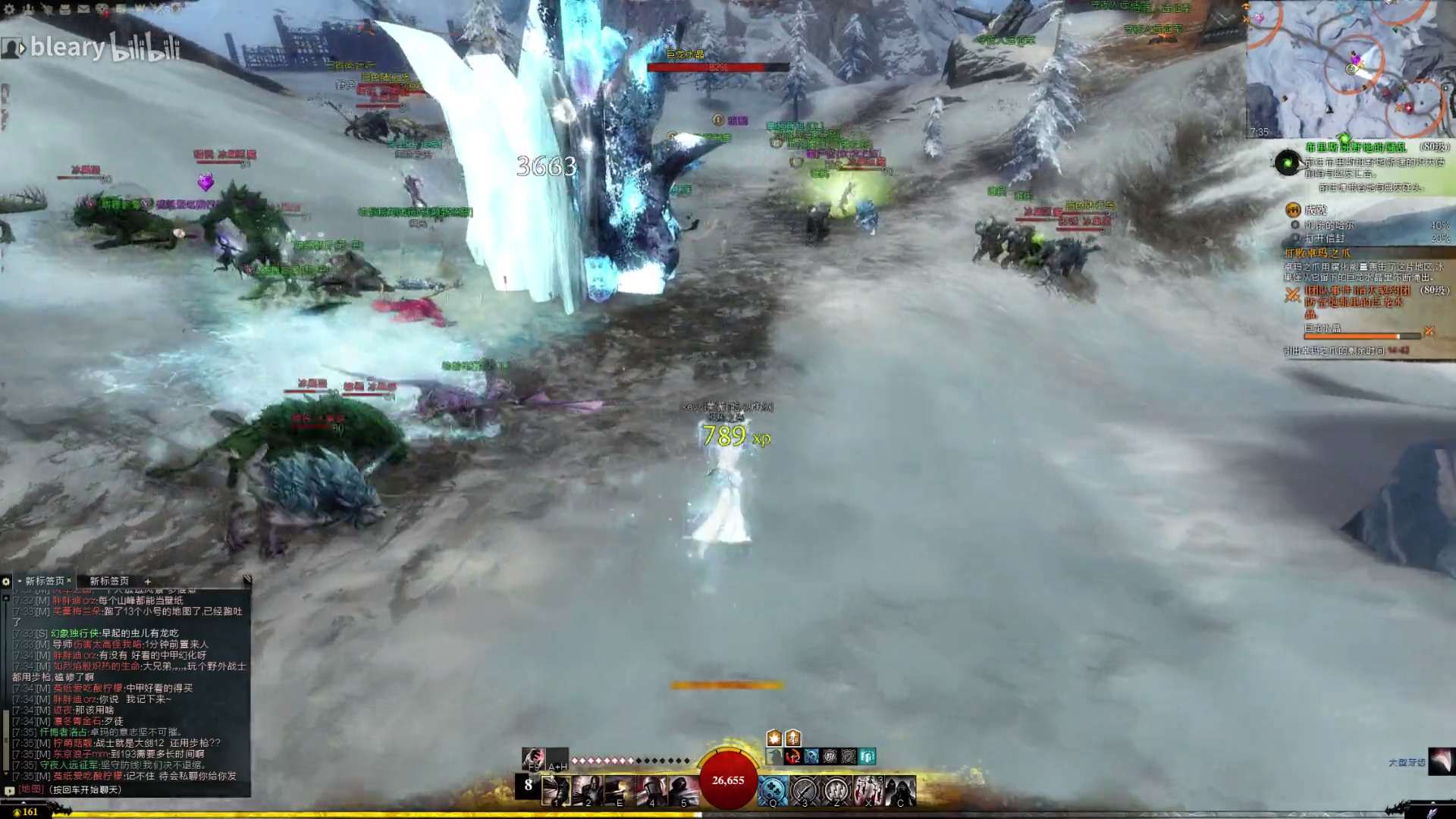Open the mail envelope icon
The height and width of the screenshot is (819, 1456).
pyautogui.click(x=83, y=9)
